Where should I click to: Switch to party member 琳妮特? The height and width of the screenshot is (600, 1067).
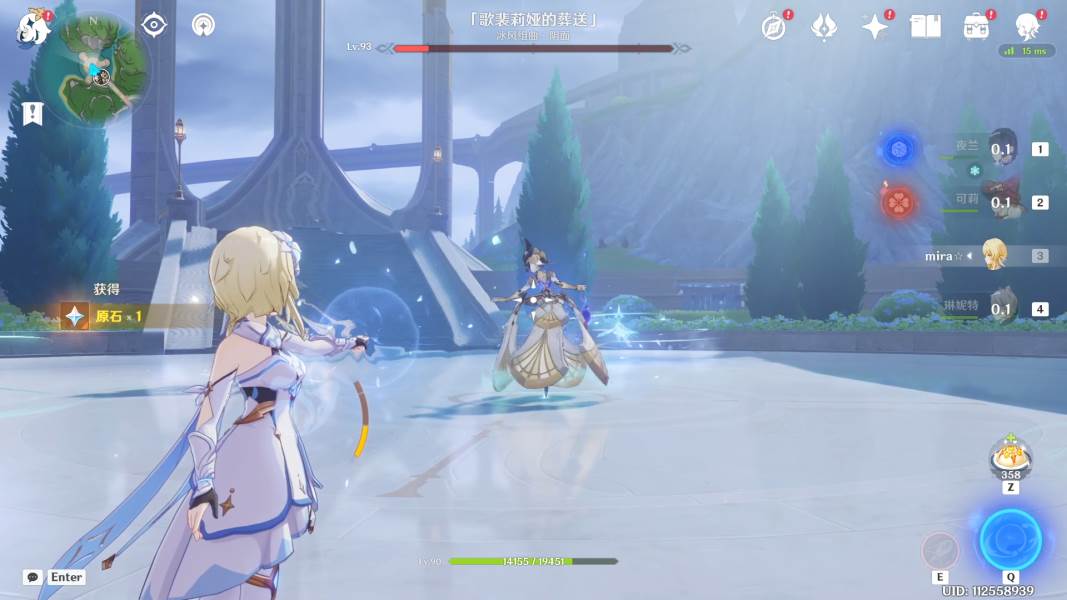[x=1002, y=308]
